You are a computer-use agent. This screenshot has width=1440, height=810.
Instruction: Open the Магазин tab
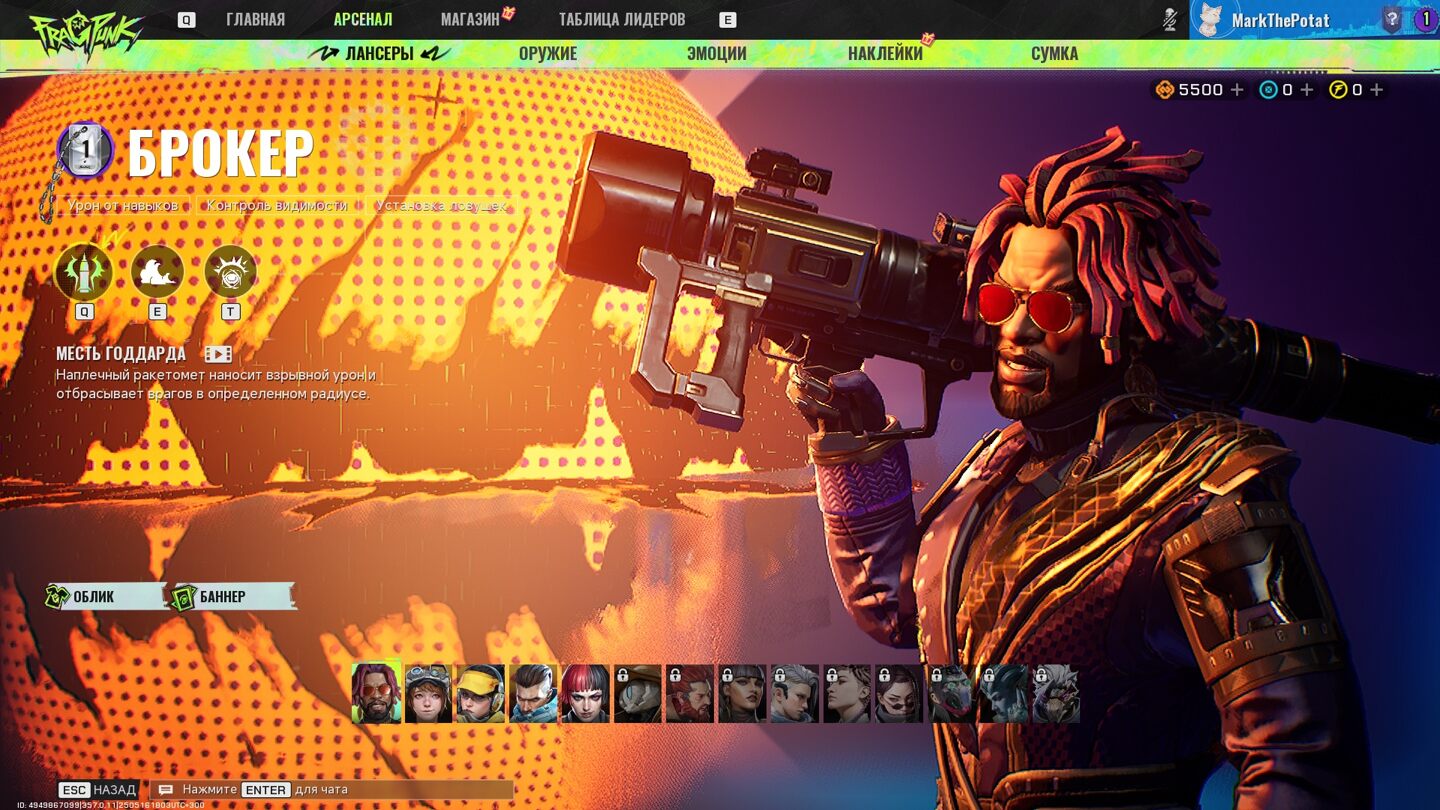coord(470,19)
